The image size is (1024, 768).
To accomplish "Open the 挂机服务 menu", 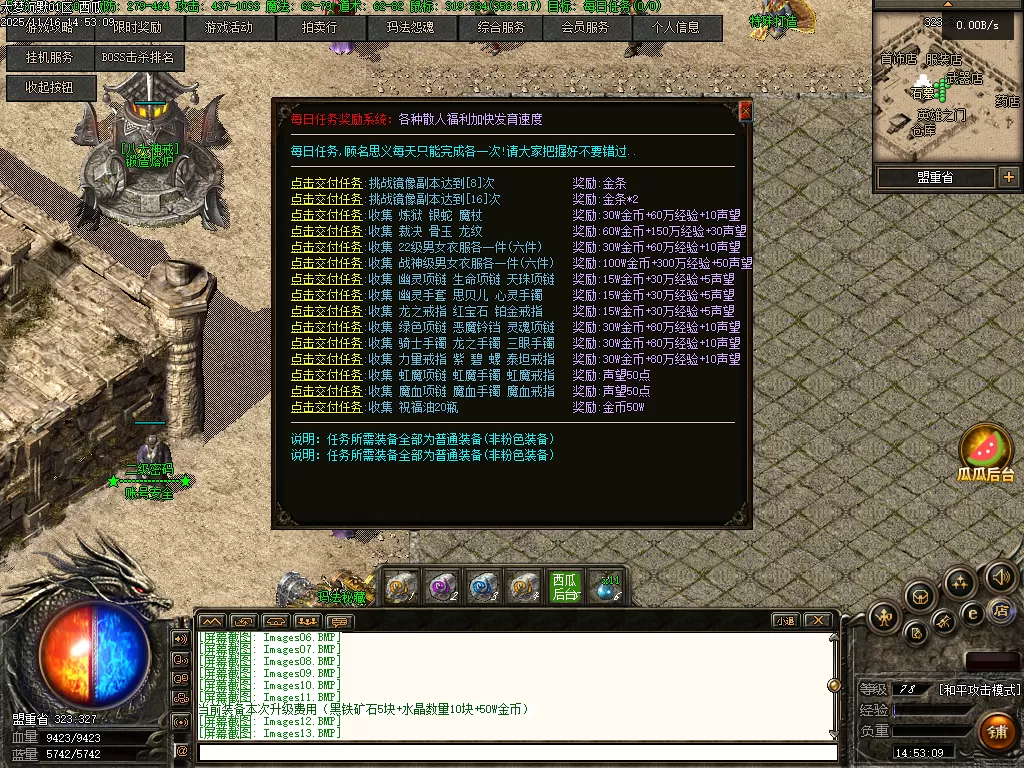I will [x=48, y=58].
